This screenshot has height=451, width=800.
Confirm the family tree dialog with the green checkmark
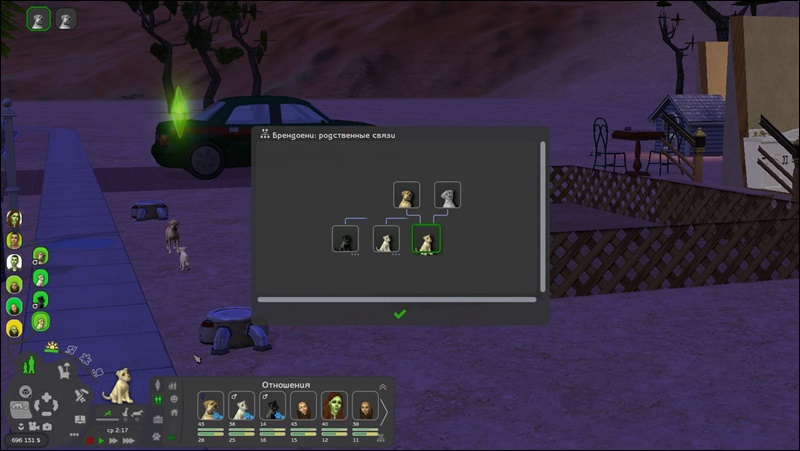pos(400,314)
